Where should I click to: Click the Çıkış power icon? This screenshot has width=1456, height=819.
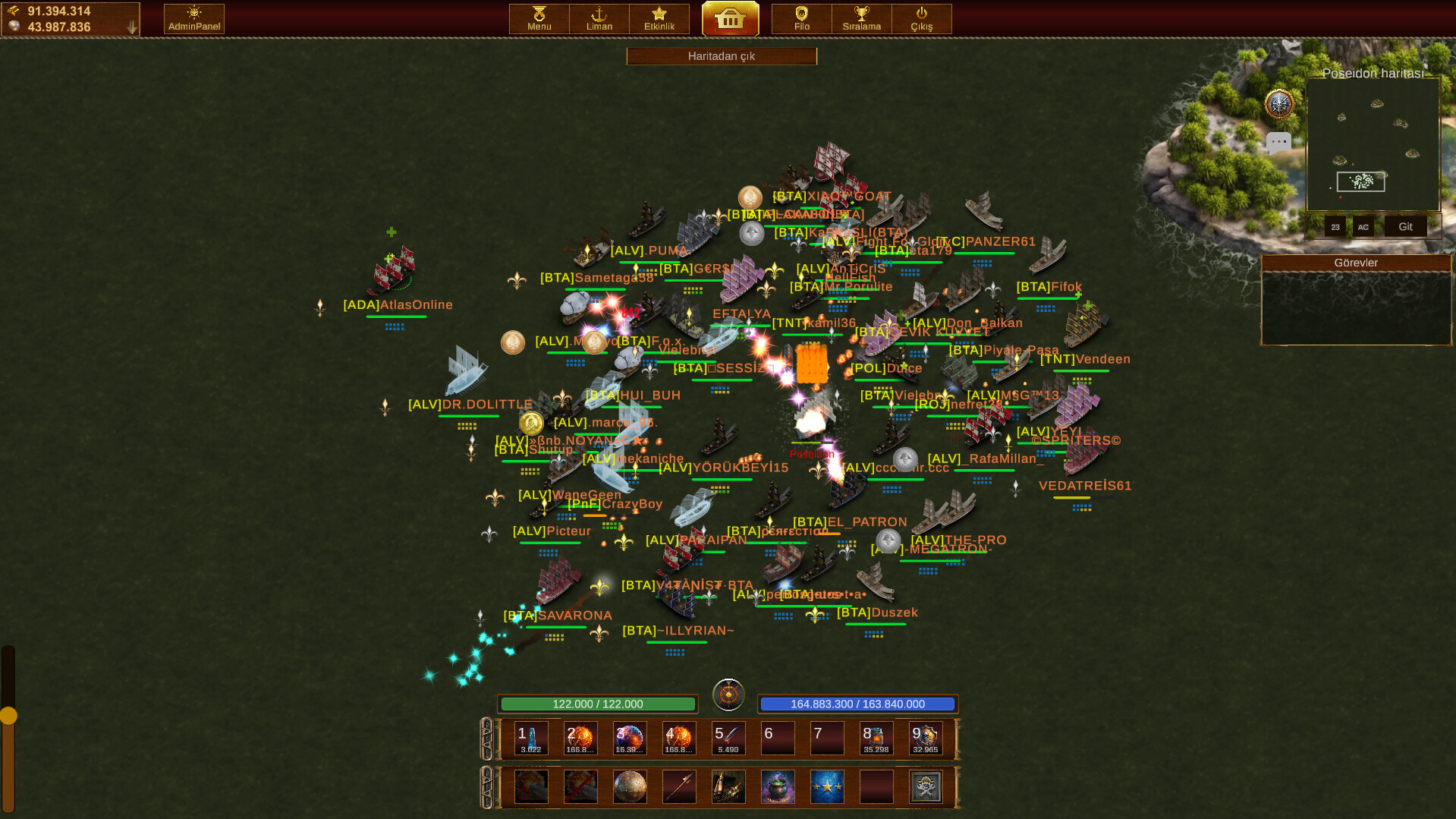pyautogui.click(x=922, y=18)
